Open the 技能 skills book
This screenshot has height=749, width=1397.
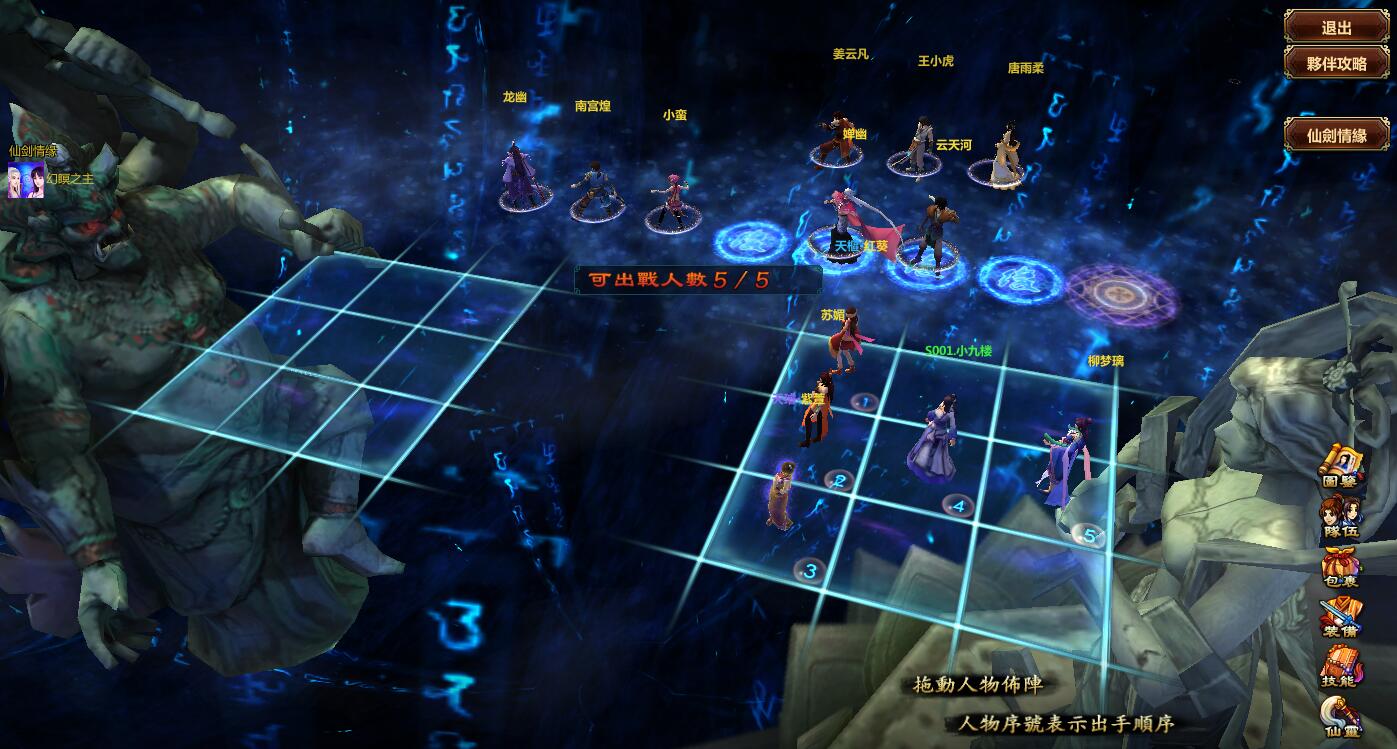1340,666
